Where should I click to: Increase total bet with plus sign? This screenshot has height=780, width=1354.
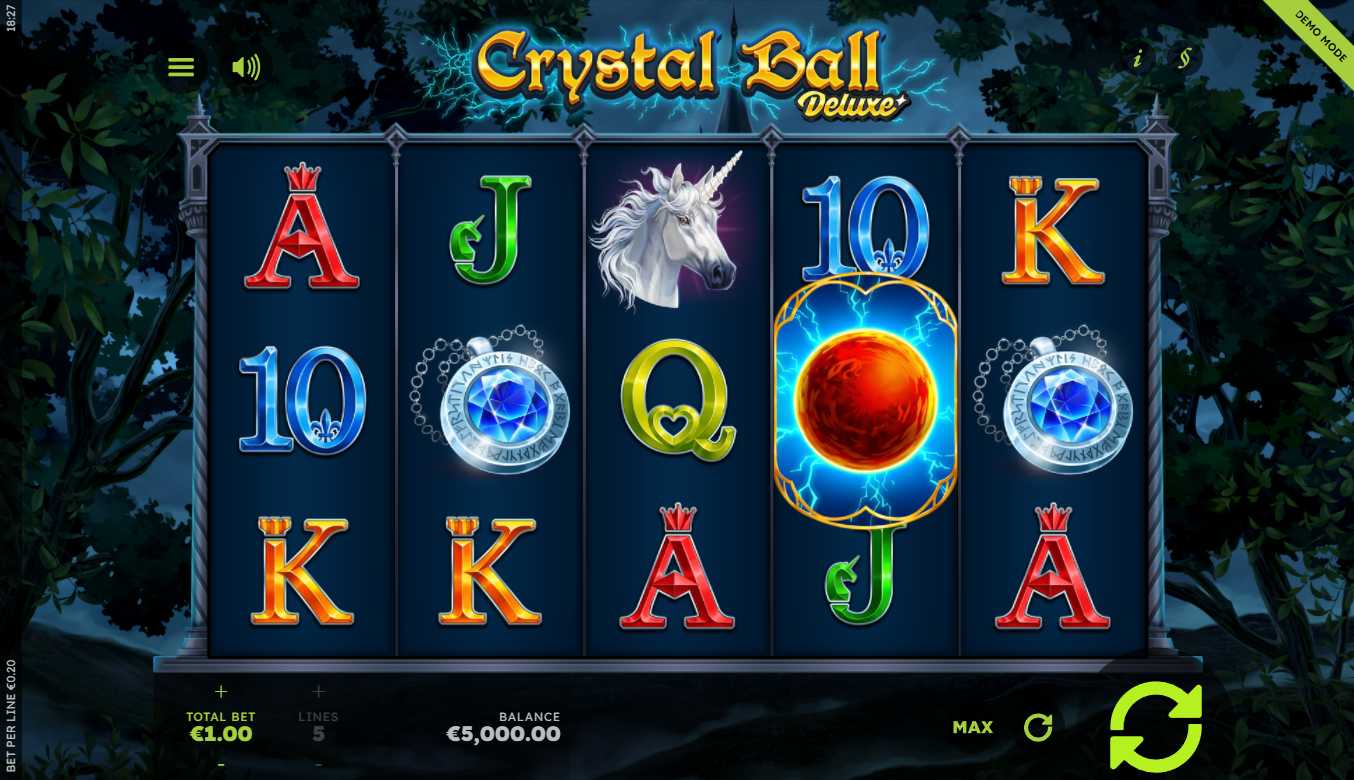pos(221,691)
